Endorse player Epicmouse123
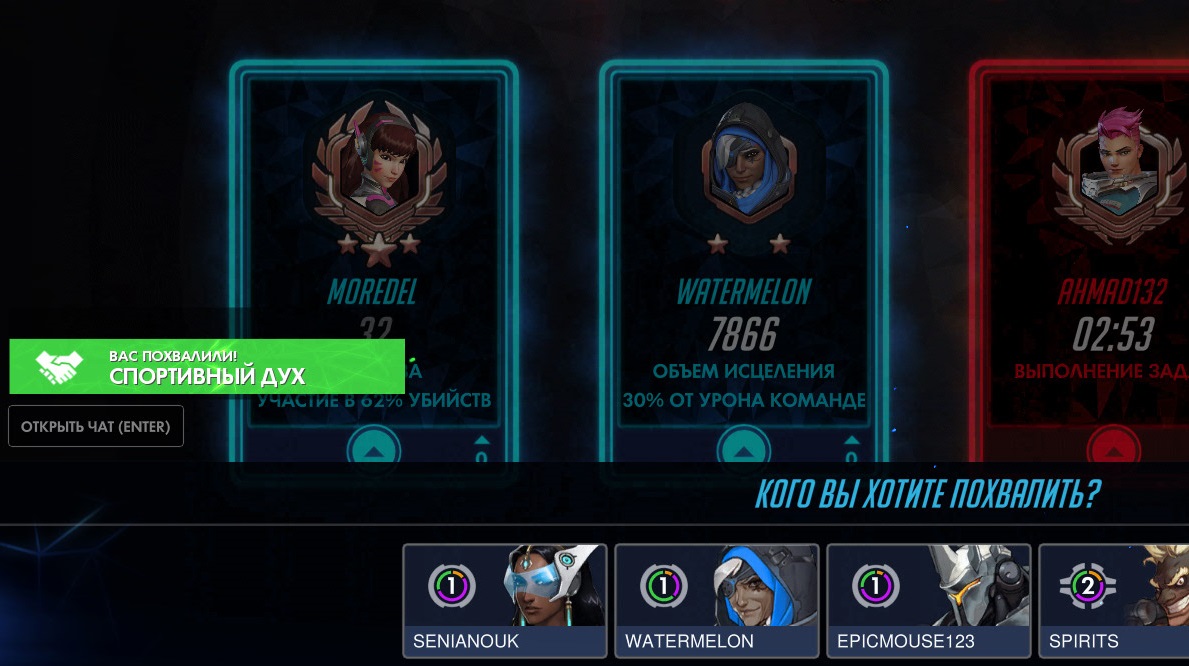 [929, 601]
